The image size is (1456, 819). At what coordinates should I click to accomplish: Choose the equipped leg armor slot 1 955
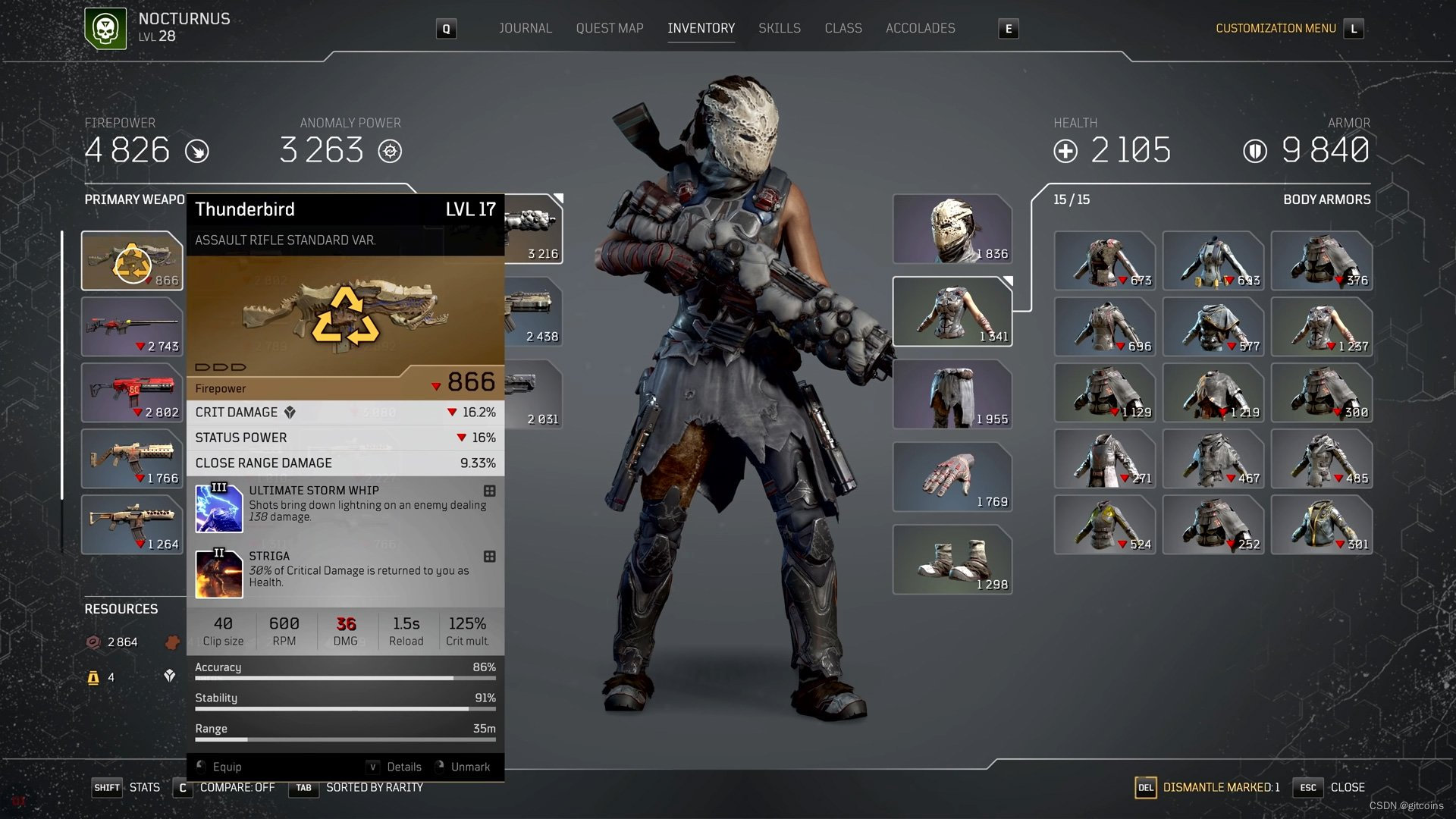[952, 394]
